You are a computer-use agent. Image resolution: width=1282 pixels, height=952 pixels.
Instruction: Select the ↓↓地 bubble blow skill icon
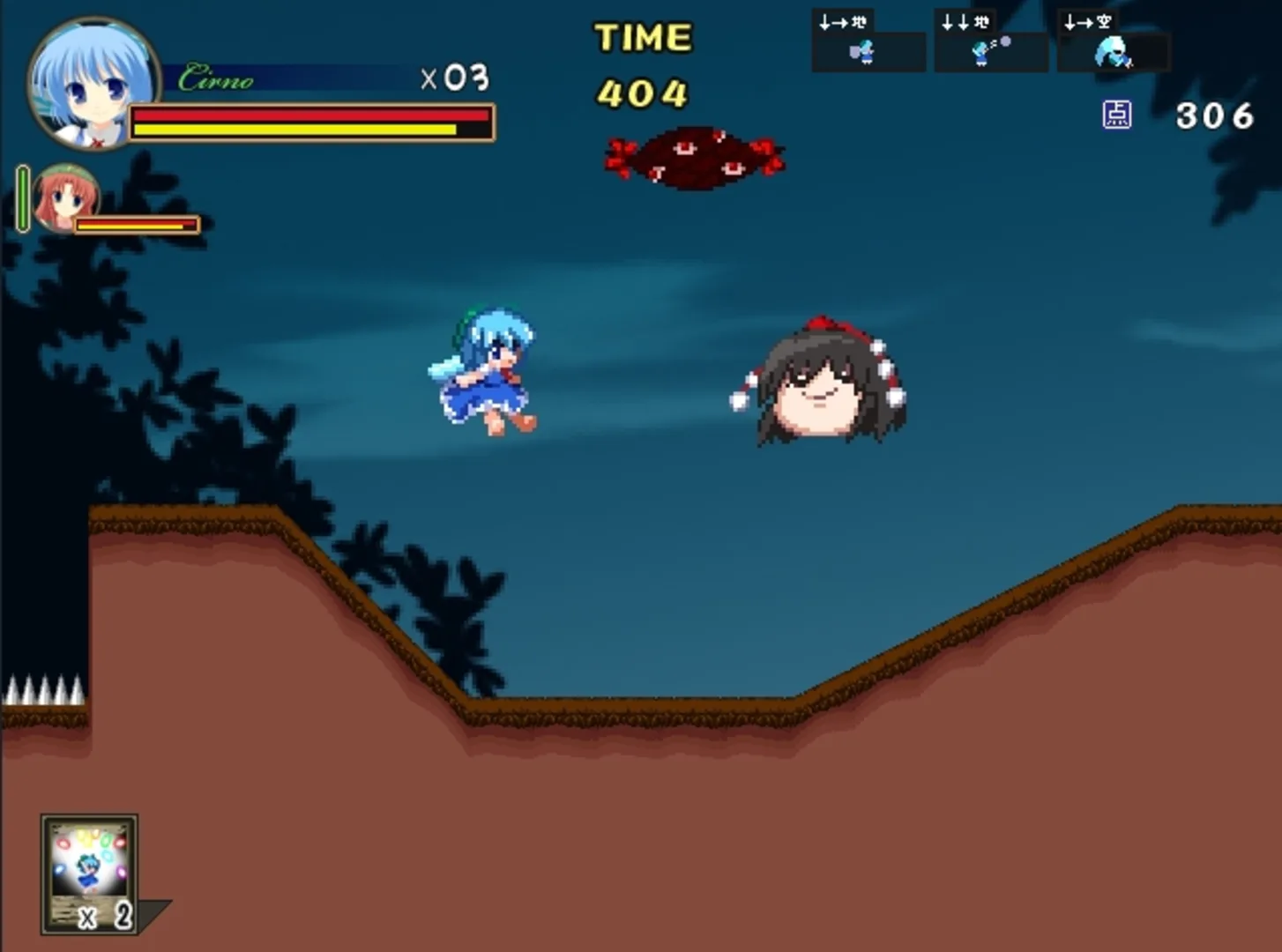point(990,40)
